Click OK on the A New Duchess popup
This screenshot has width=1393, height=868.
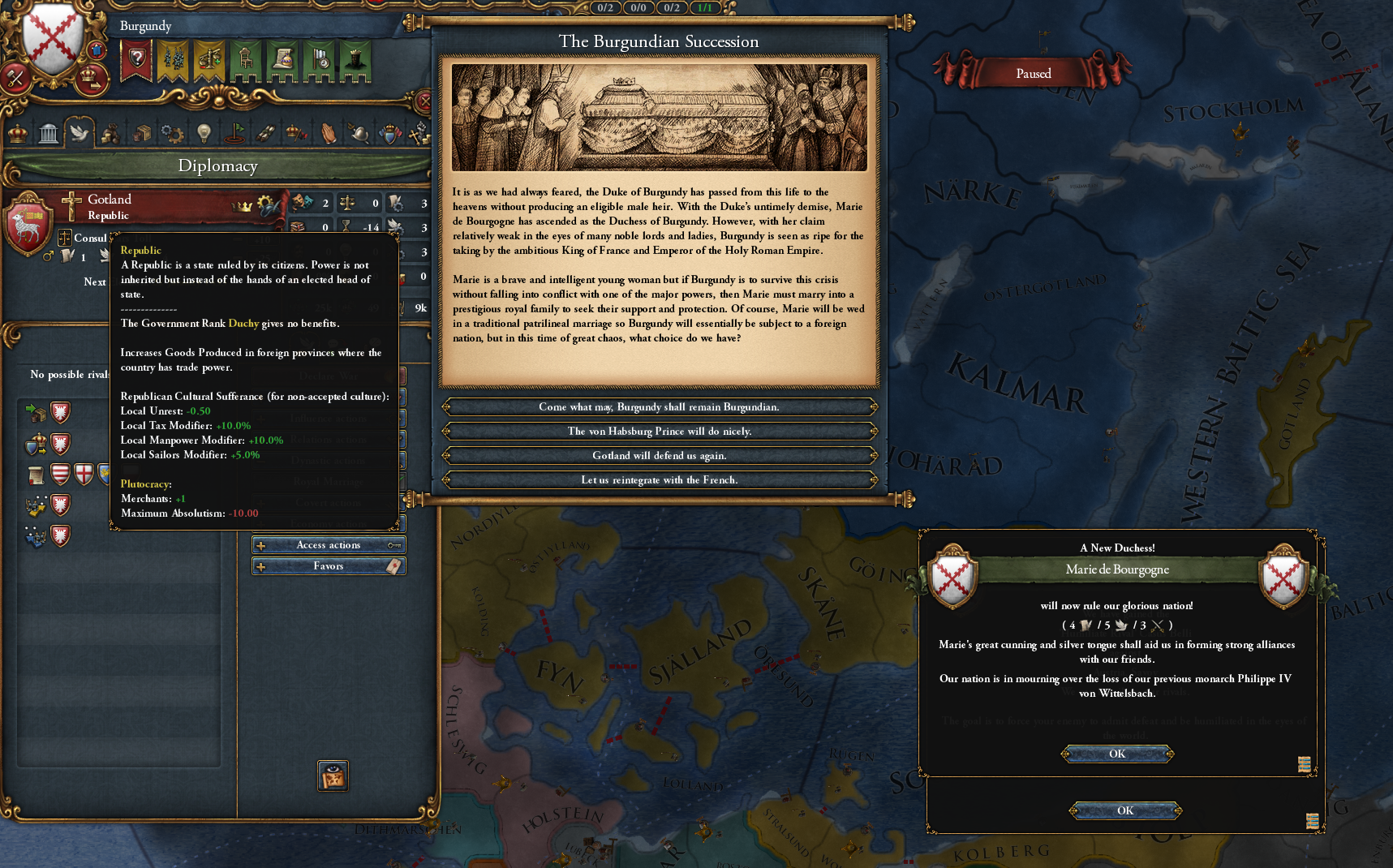(1116, 754)
